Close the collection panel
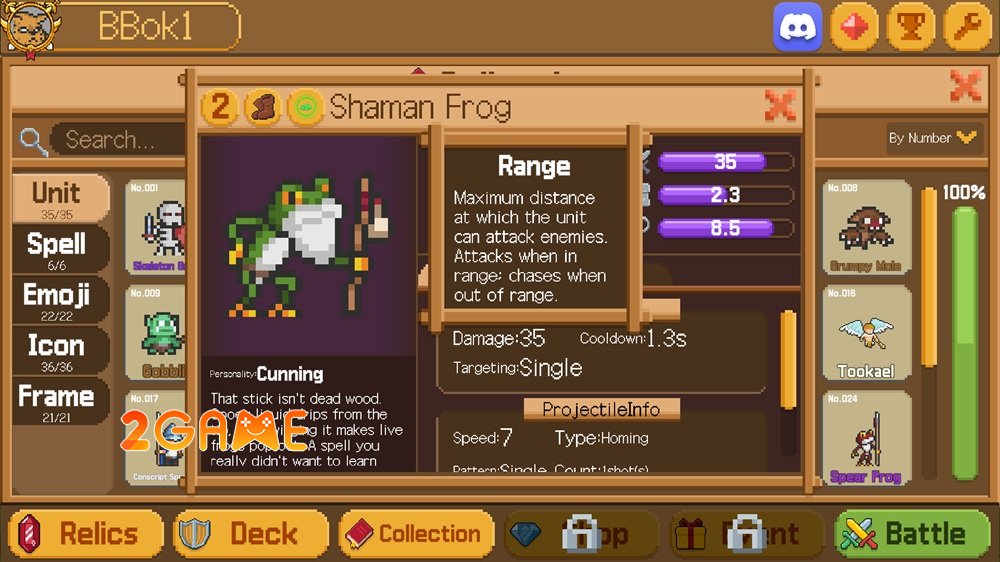 965,86
